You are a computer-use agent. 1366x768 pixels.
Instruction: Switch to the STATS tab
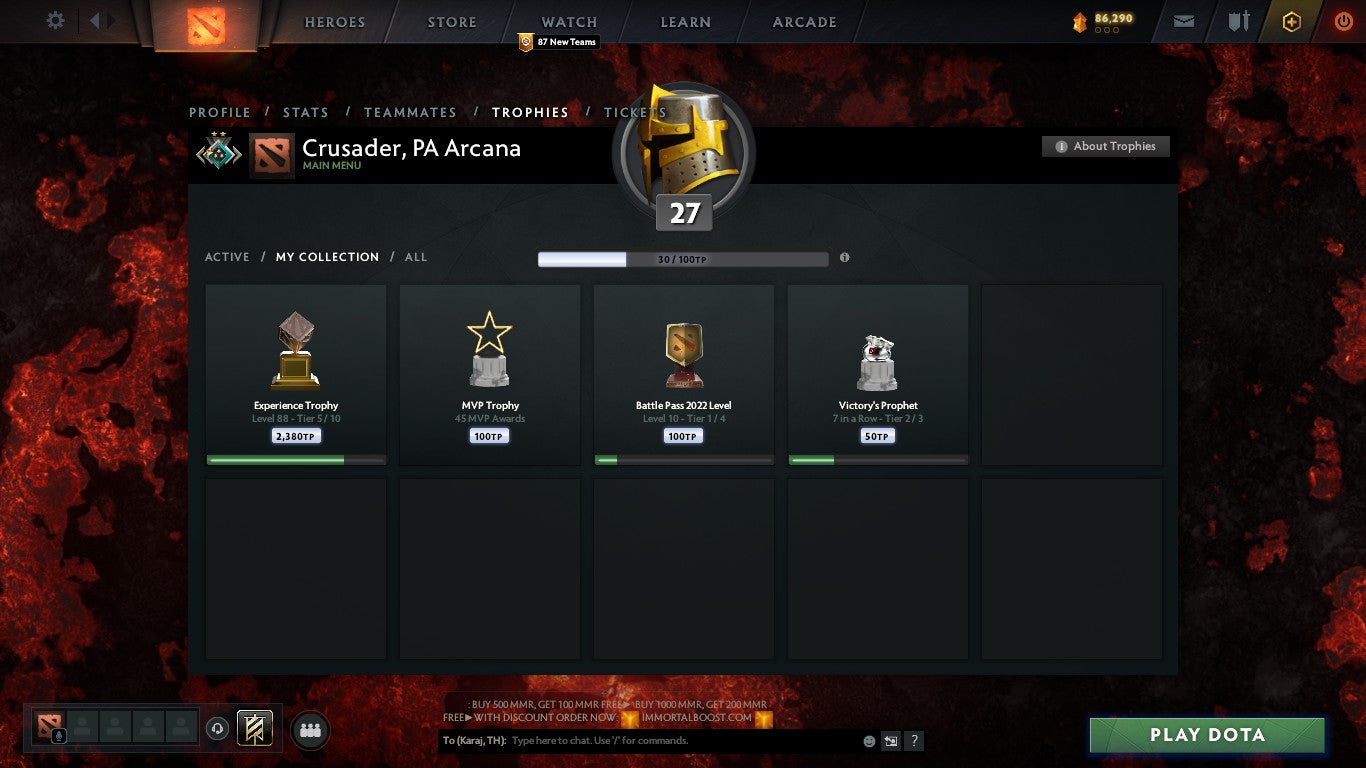pyautogui.click(x=306, y=112)
